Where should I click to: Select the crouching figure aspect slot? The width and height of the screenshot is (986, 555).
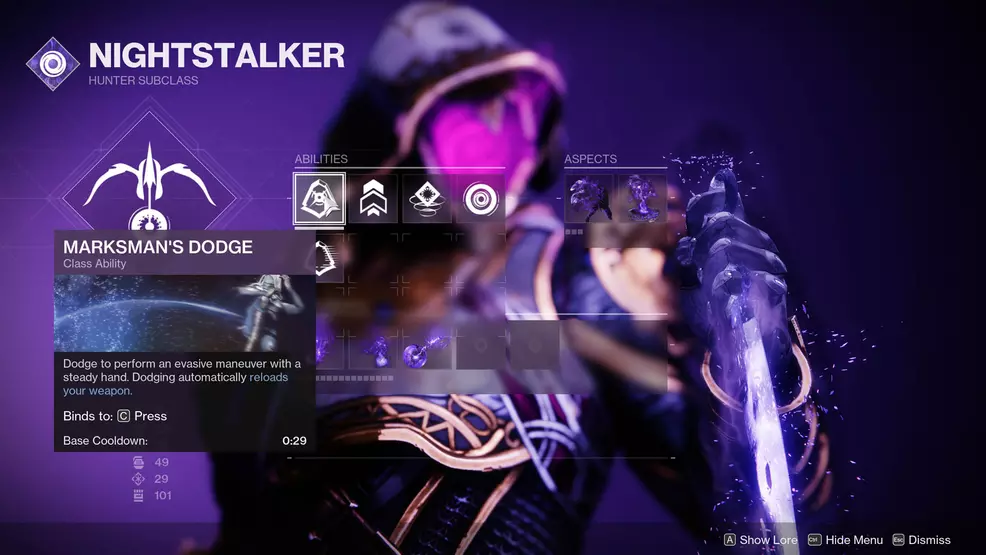[588, 197]
